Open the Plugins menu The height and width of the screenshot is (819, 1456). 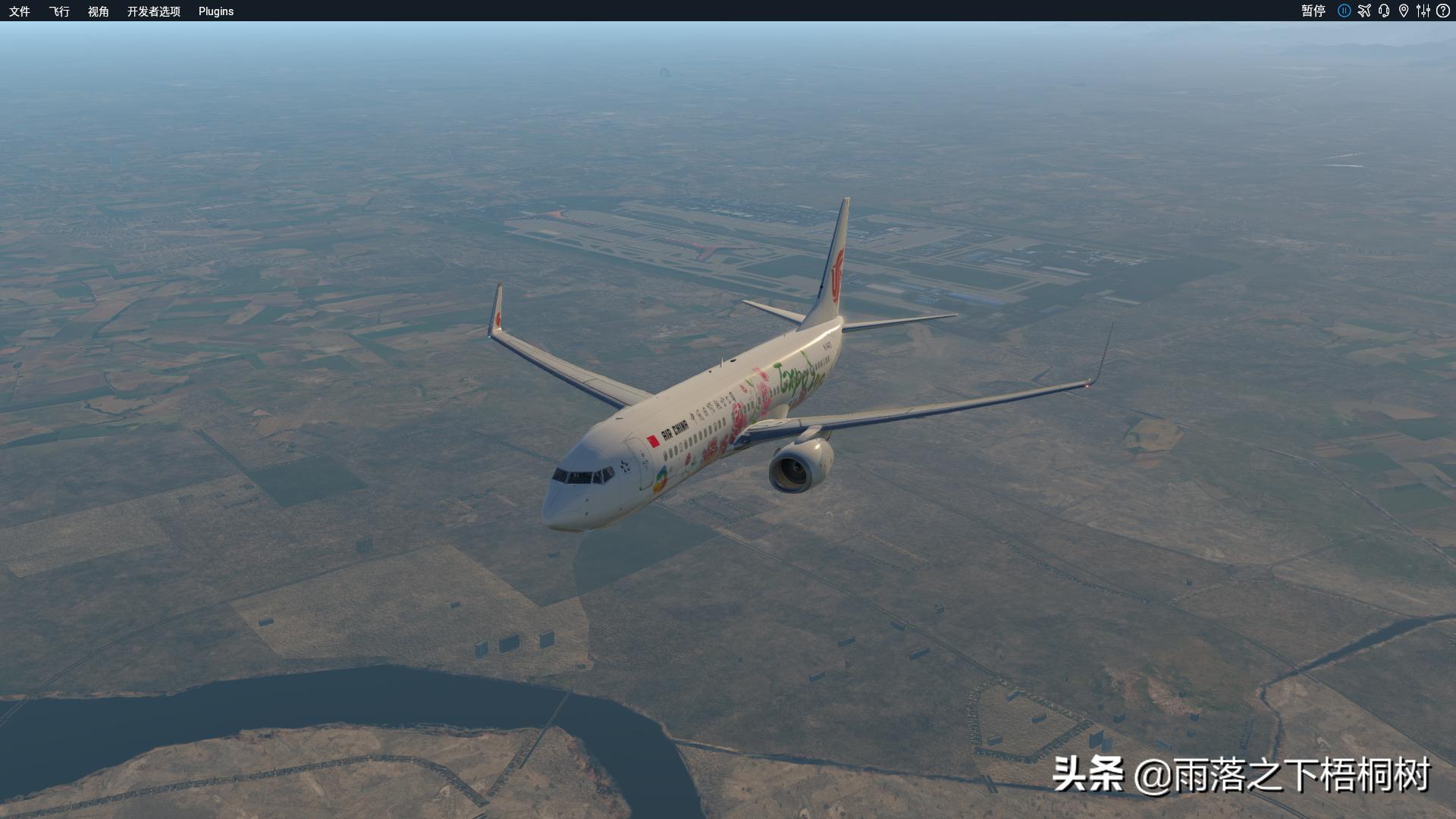(216, 11)
